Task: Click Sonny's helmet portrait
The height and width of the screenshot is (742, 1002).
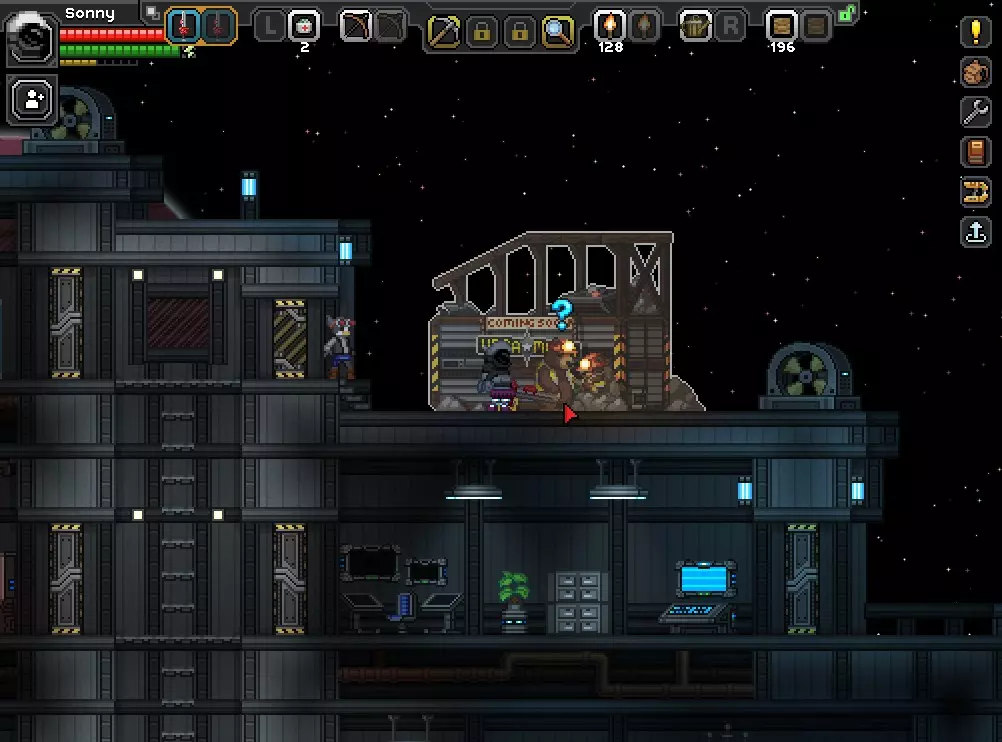Action: (x=32, y=37)
